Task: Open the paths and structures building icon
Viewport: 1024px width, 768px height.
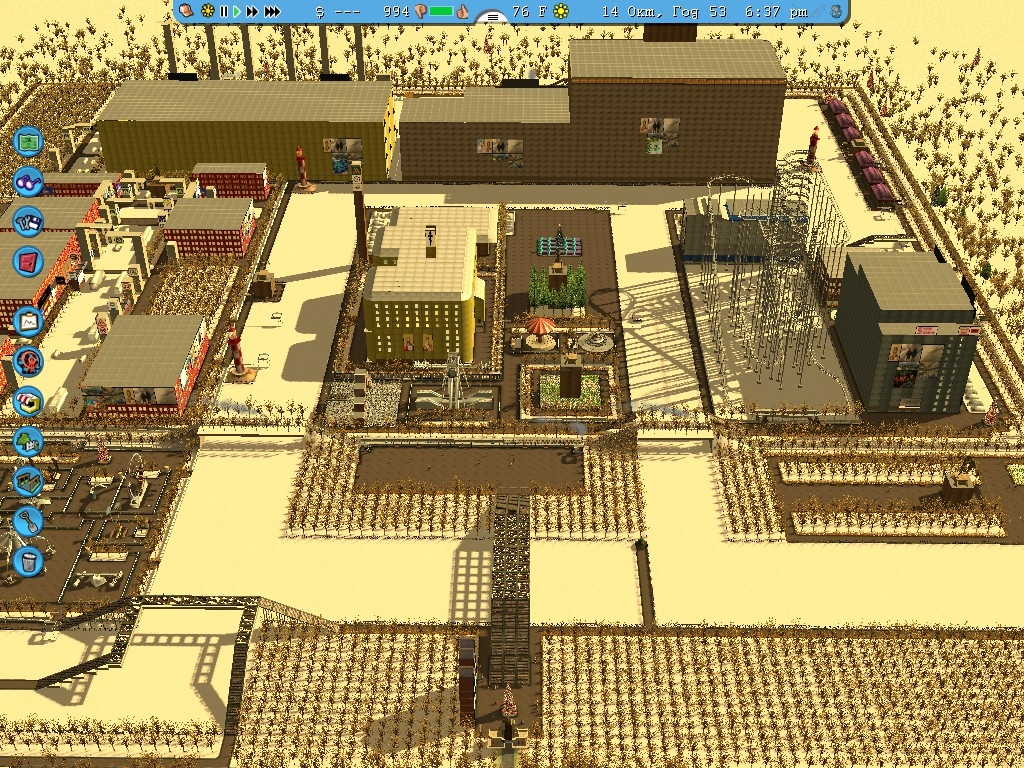Action: pyautogui.click(x=28, y=481)
